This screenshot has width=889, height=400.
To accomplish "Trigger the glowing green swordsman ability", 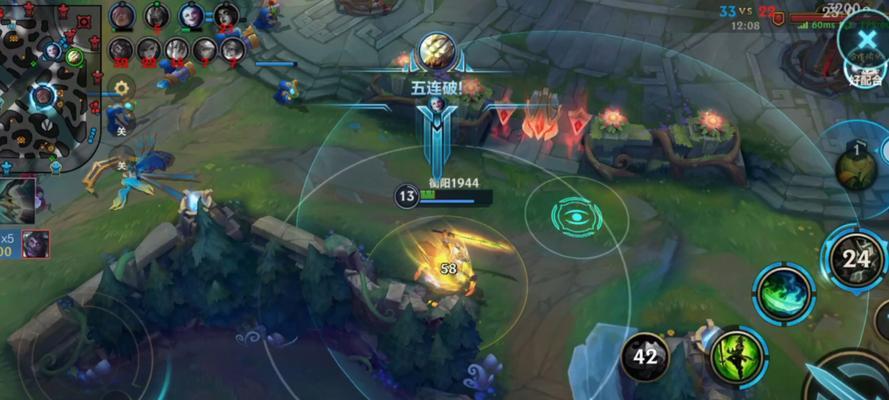I will [x=738, y=357].
